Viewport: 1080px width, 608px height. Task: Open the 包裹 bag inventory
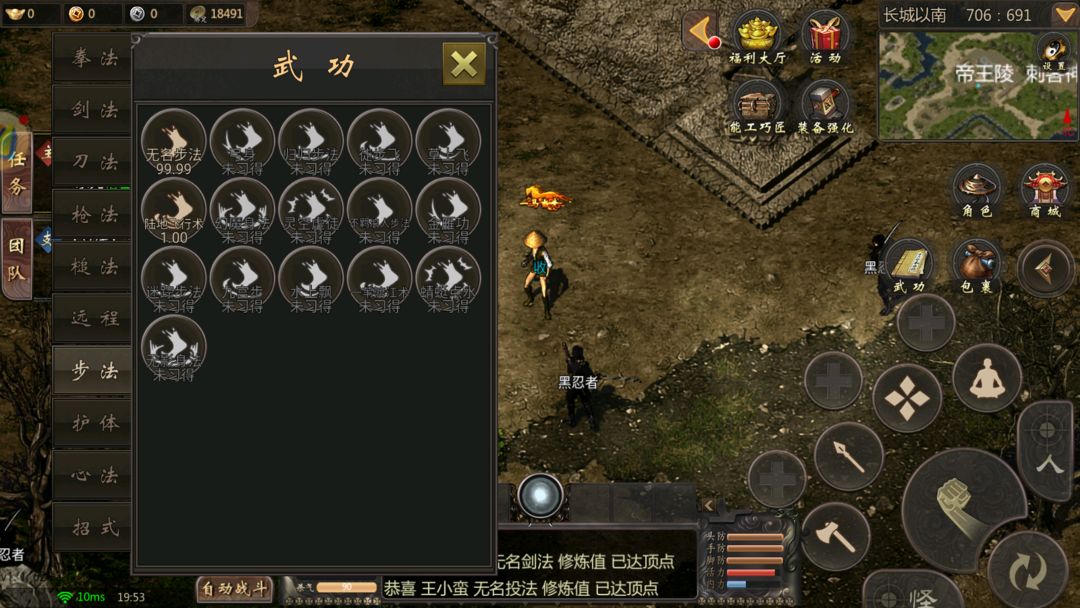coord(977,266)
